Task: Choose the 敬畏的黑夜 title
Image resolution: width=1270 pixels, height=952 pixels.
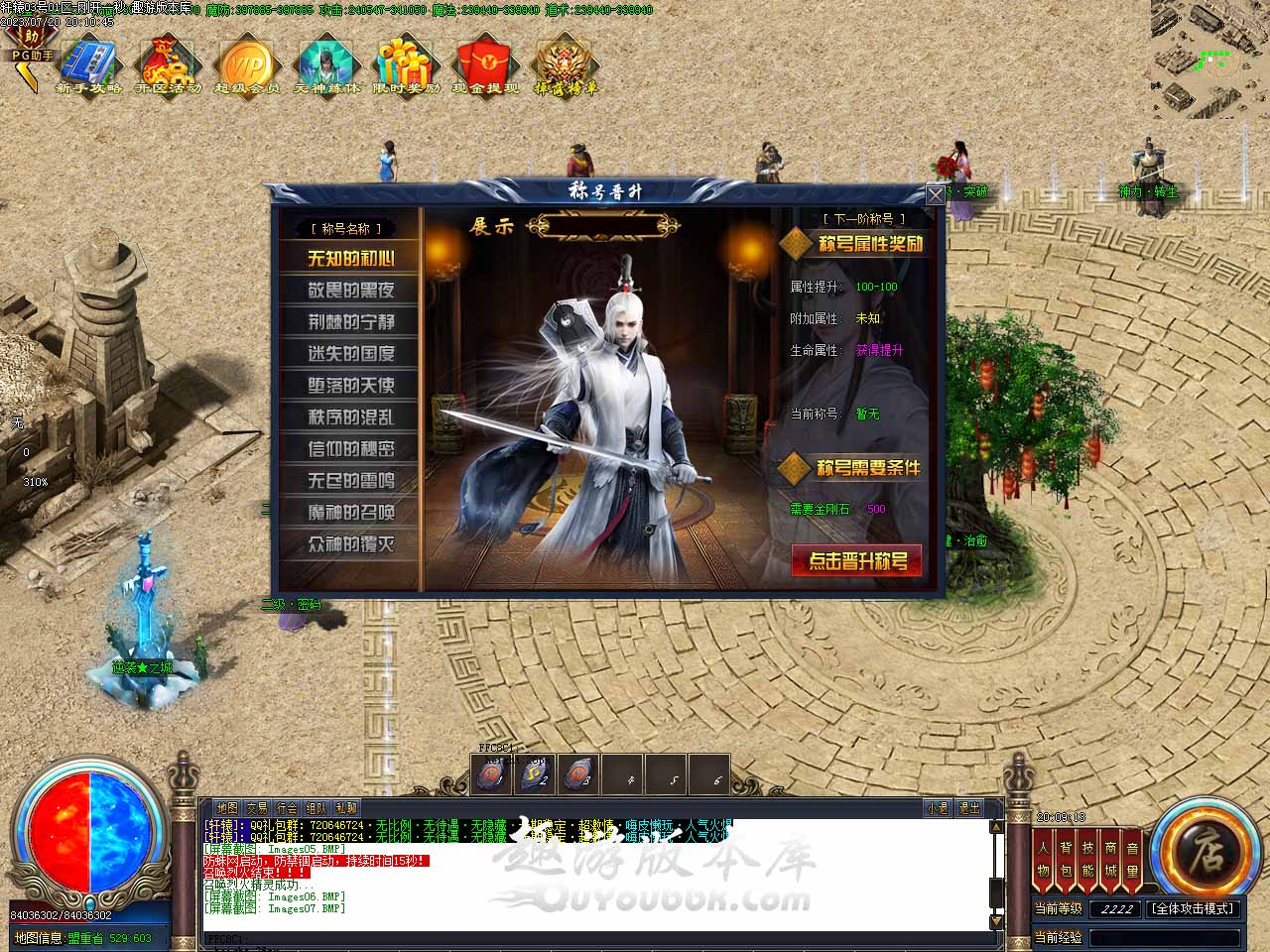Action: click(x=350, y=291)
